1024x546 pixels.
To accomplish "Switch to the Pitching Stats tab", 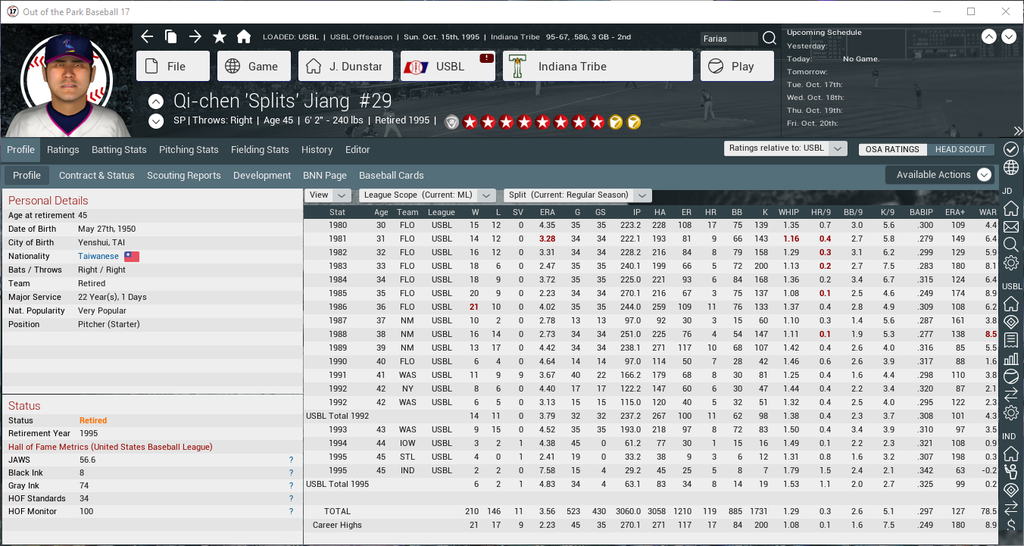I will point(189,150).
